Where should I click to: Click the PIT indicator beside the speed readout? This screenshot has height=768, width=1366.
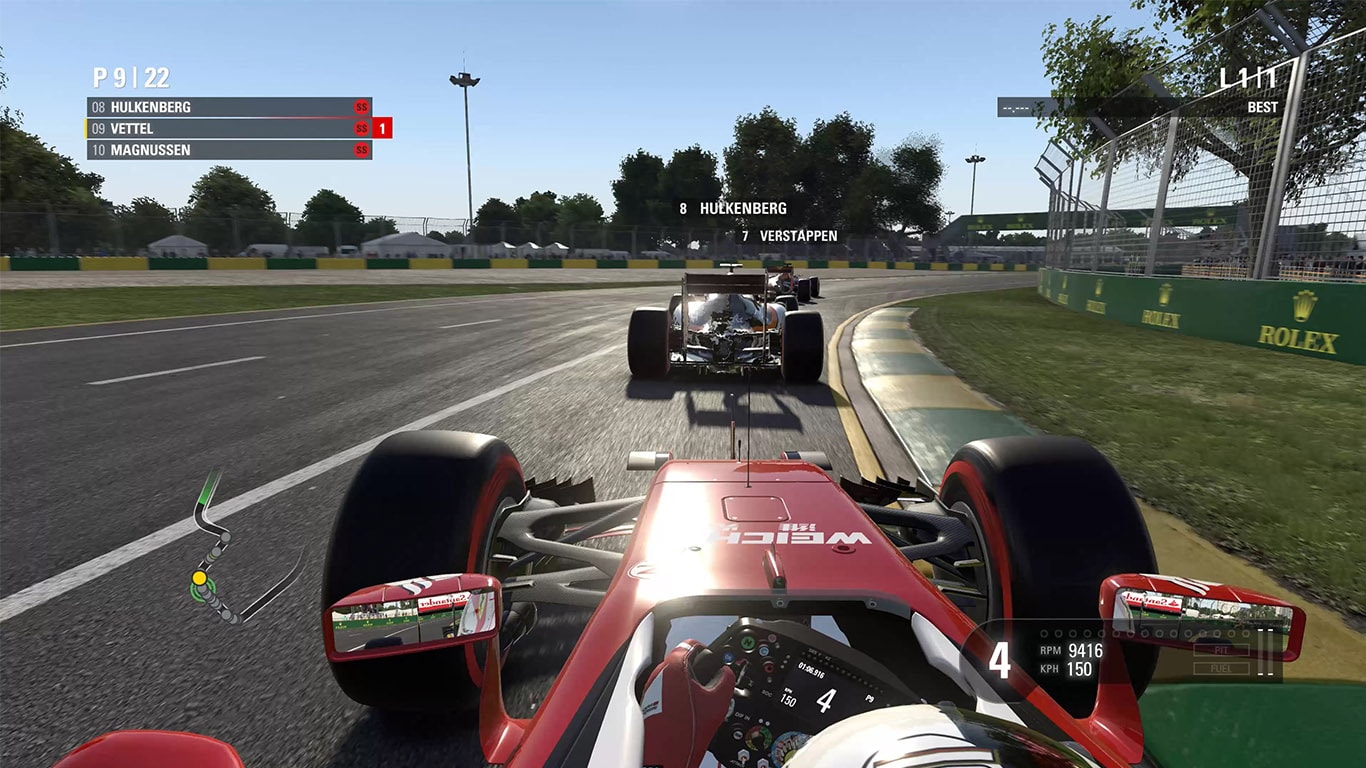pyautogui.click(x=1221, y=650)
